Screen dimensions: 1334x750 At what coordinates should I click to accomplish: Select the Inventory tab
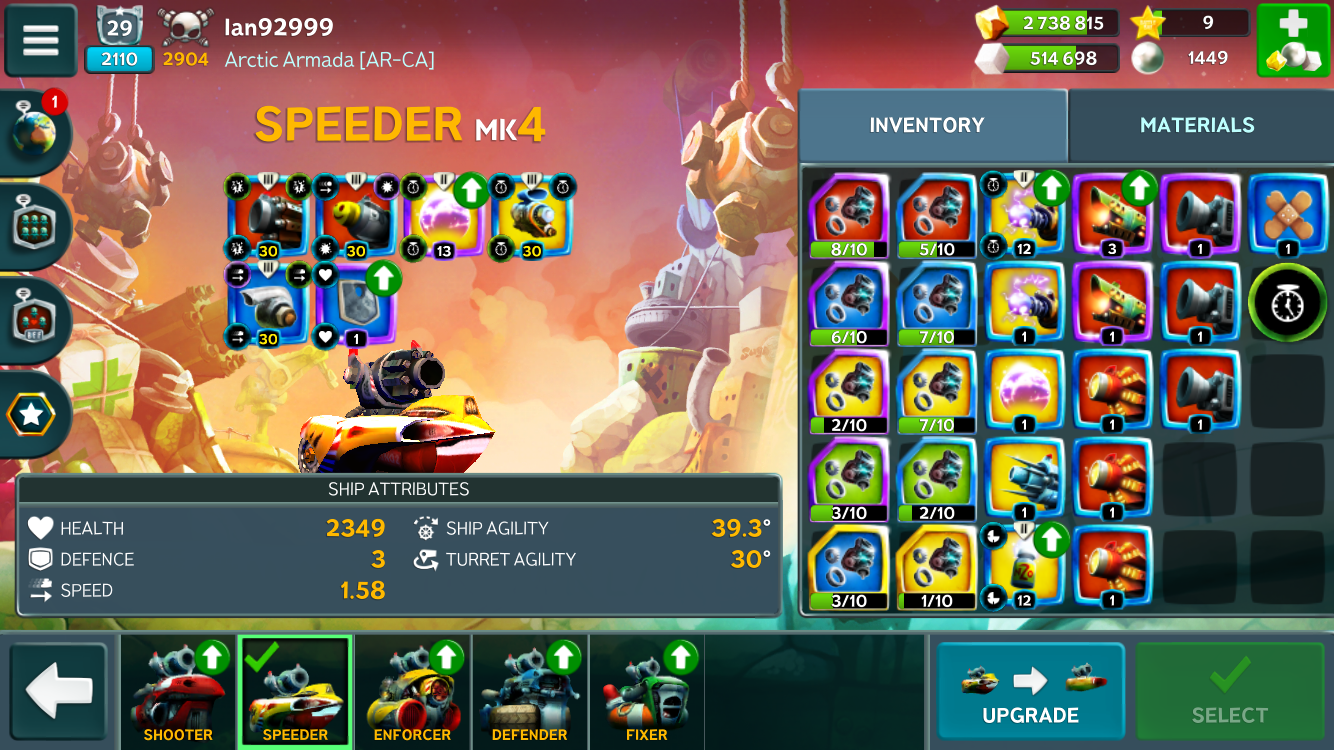pos(927,125)
